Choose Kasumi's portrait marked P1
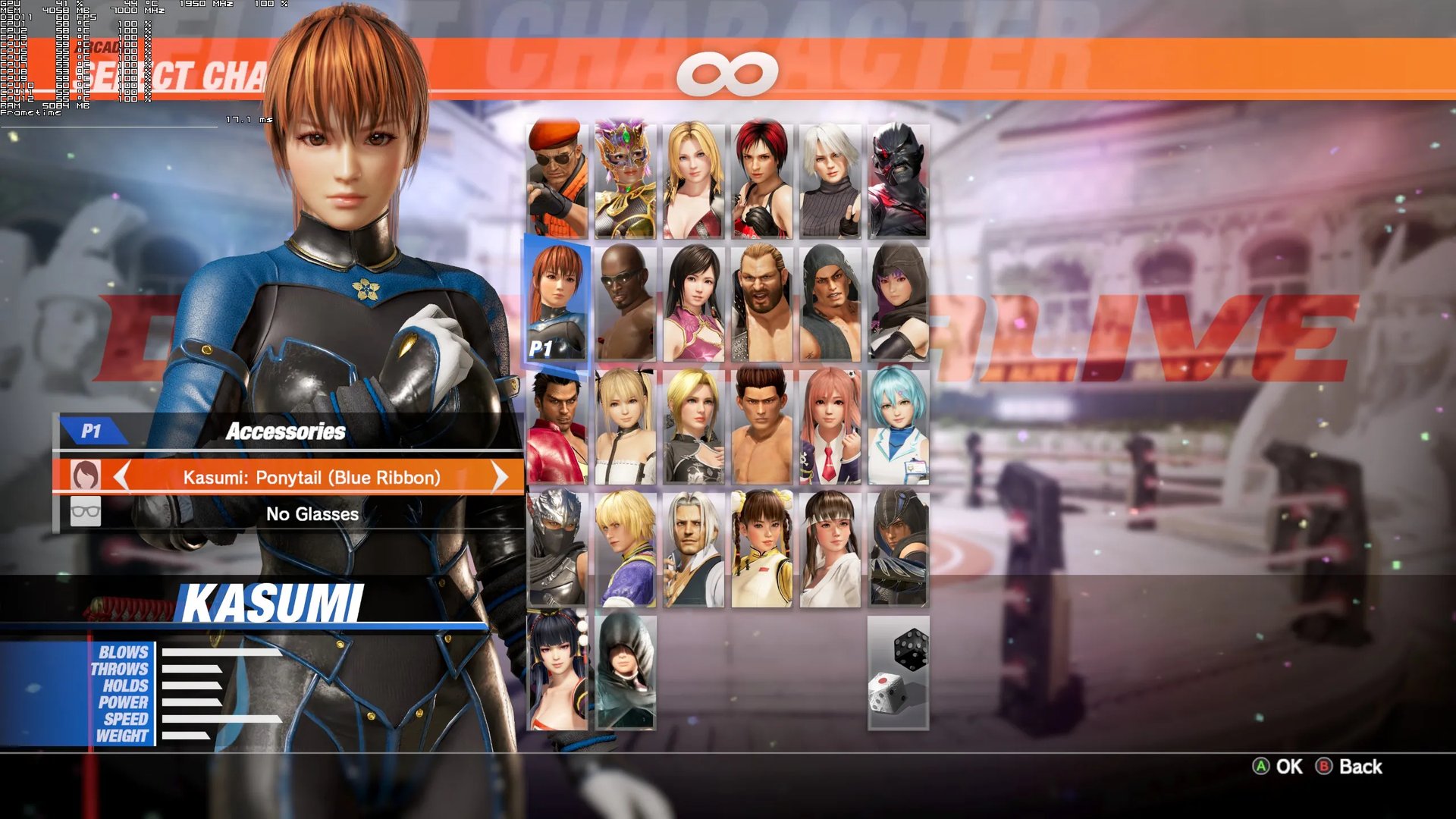 [557, 302]
